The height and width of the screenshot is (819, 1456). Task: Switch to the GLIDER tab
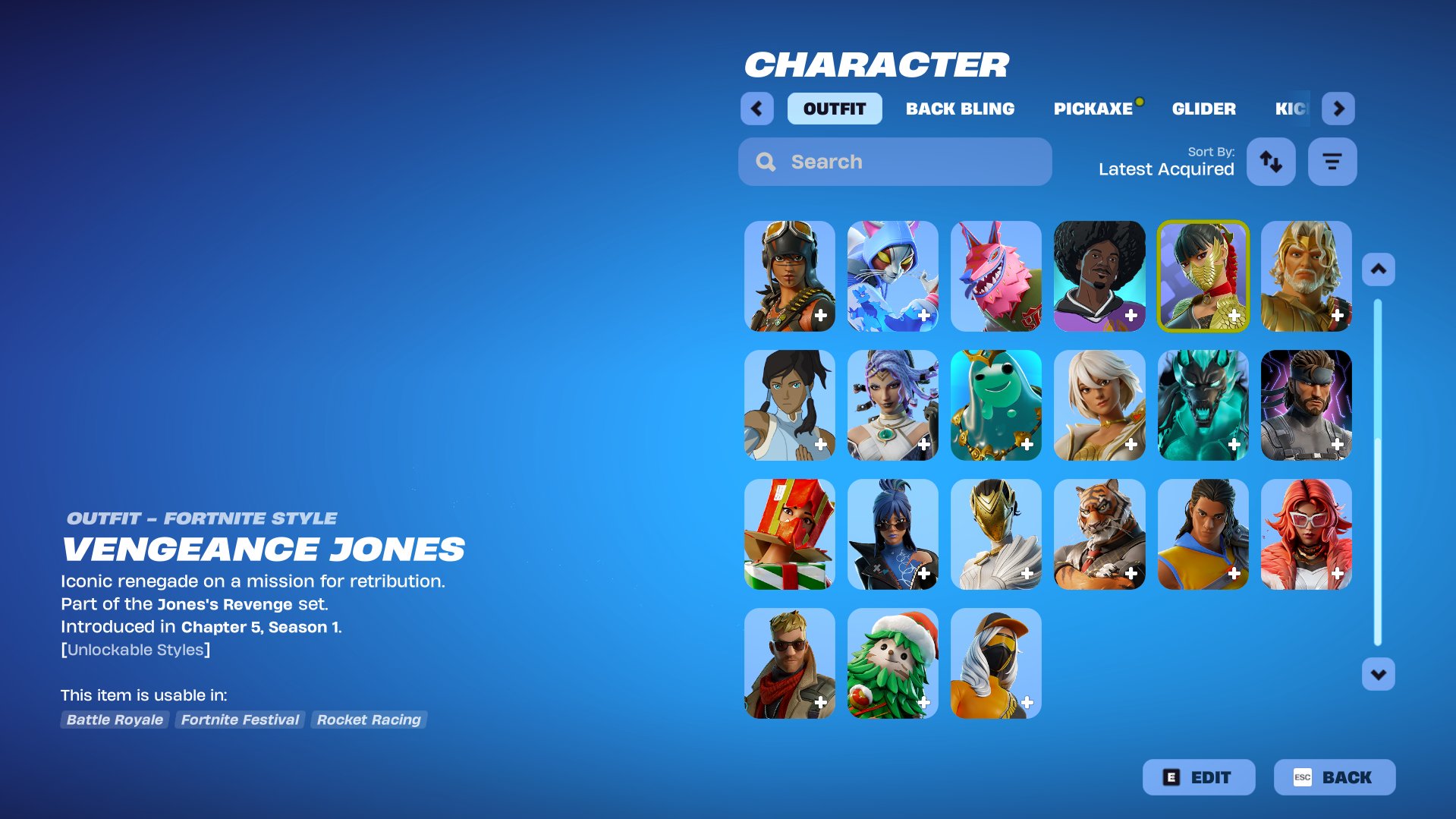click(x=1204, y=108)
